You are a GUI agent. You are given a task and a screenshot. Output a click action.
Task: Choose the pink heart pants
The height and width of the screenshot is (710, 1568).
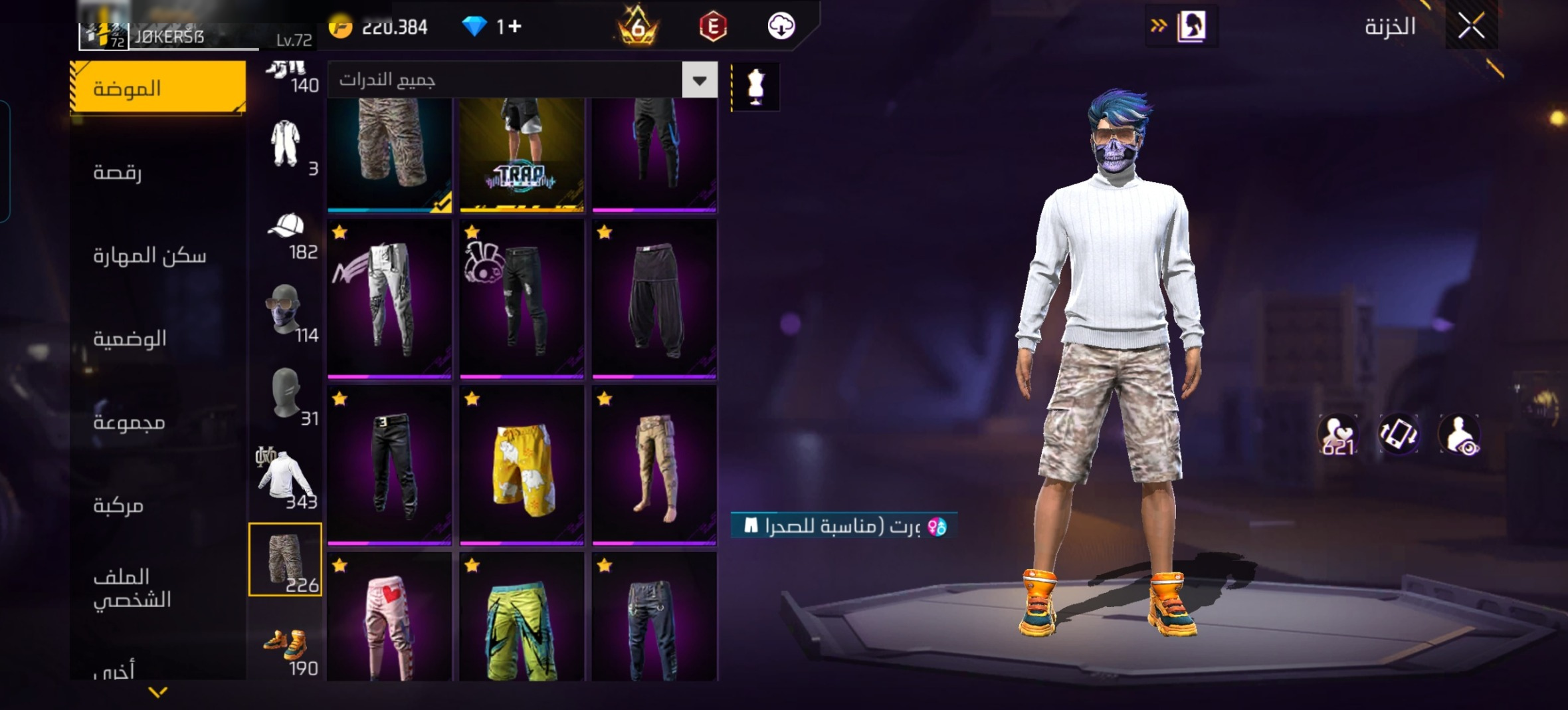pos(389,622)
